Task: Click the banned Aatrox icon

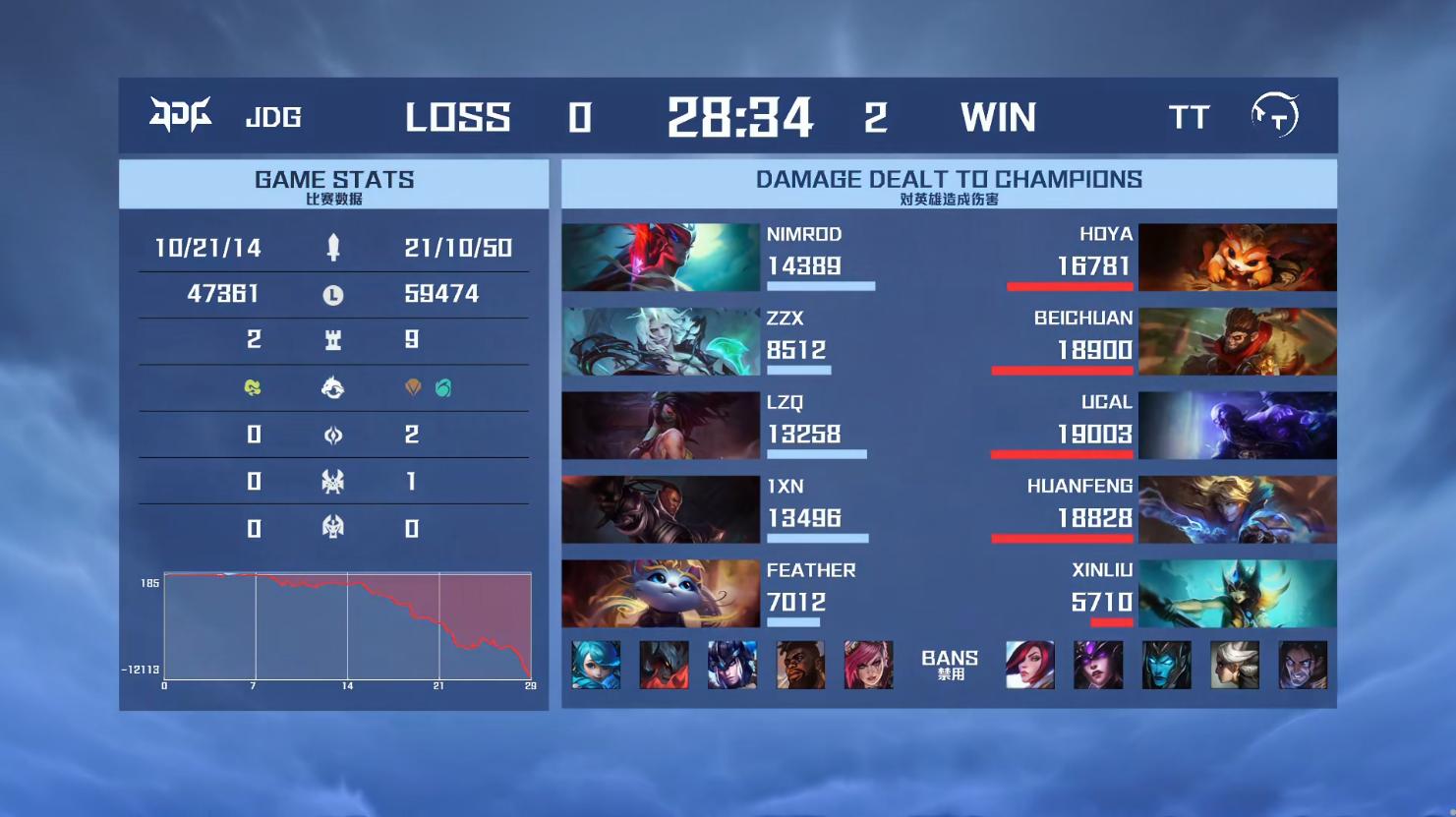Action: point(664,665)
